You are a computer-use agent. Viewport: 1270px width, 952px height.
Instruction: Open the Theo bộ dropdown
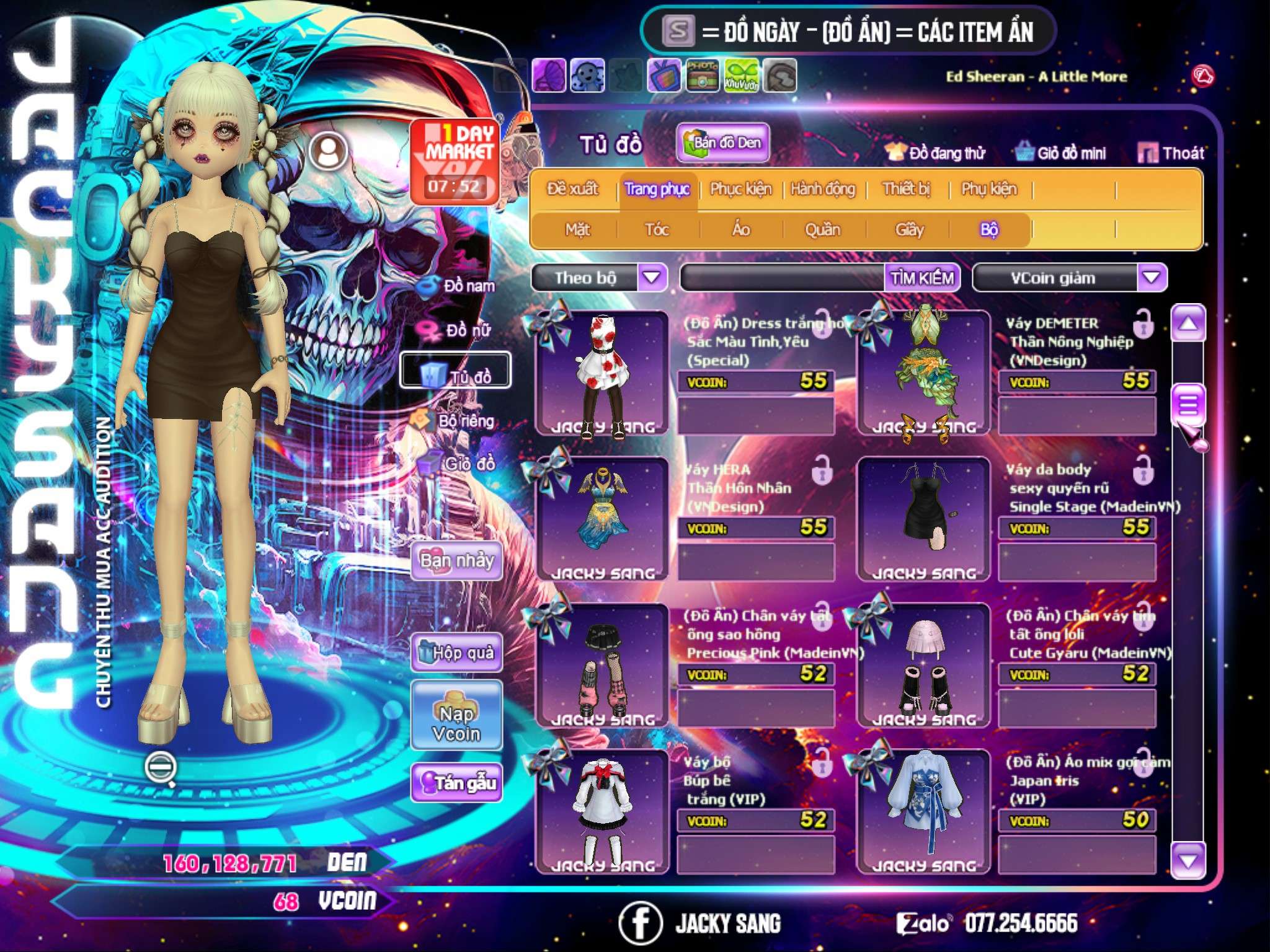(652, 278)
